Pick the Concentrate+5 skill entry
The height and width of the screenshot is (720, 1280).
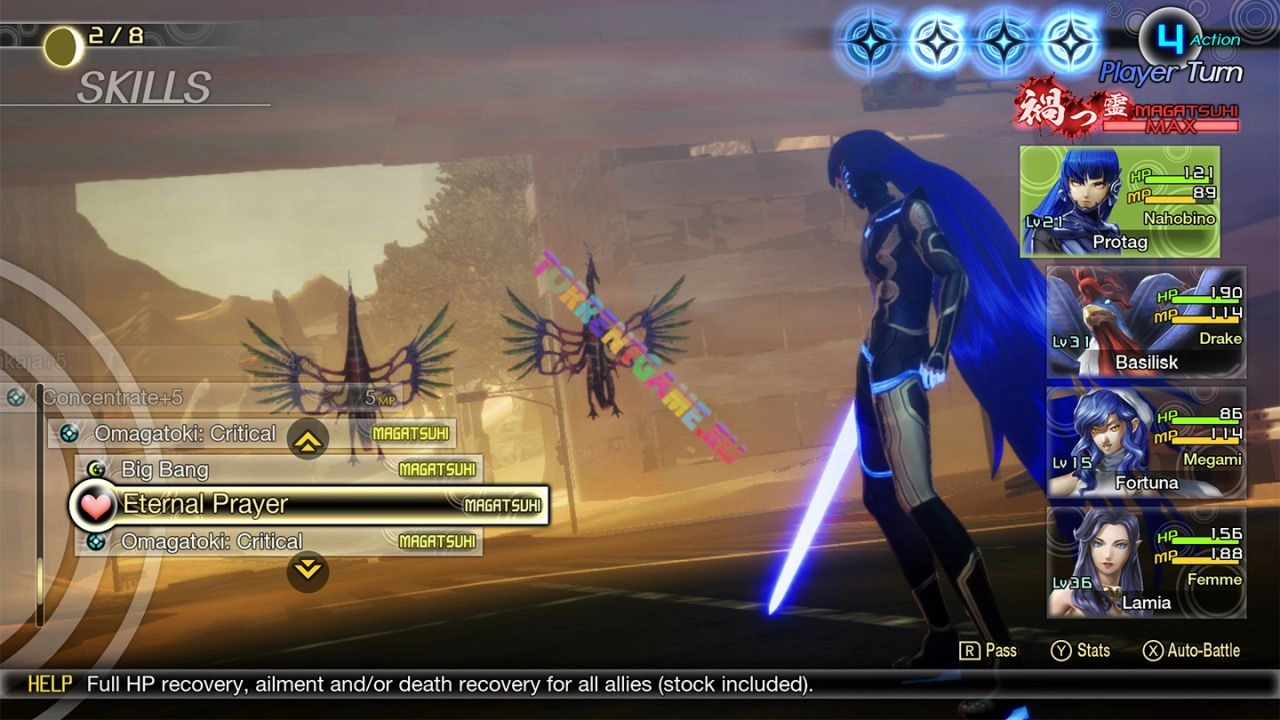(200, 397)
